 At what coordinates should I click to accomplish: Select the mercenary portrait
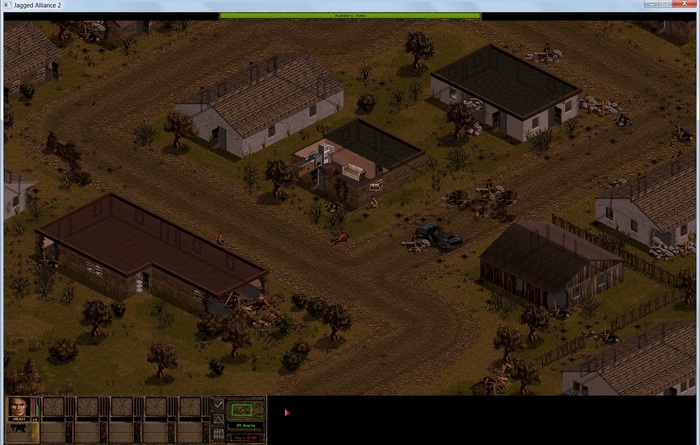(17, 407)
